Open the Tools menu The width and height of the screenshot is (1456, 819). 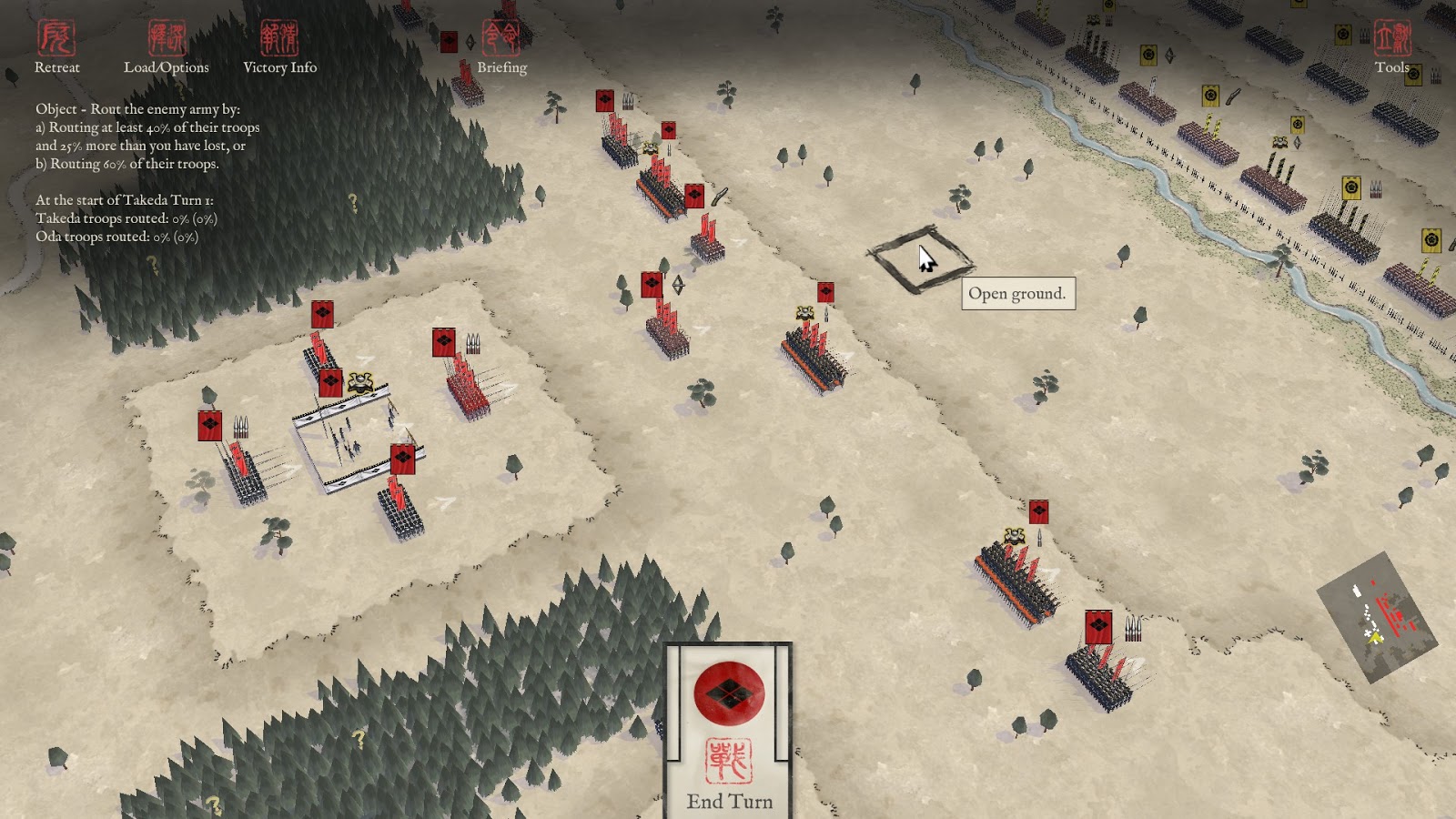click(1391, 47)
